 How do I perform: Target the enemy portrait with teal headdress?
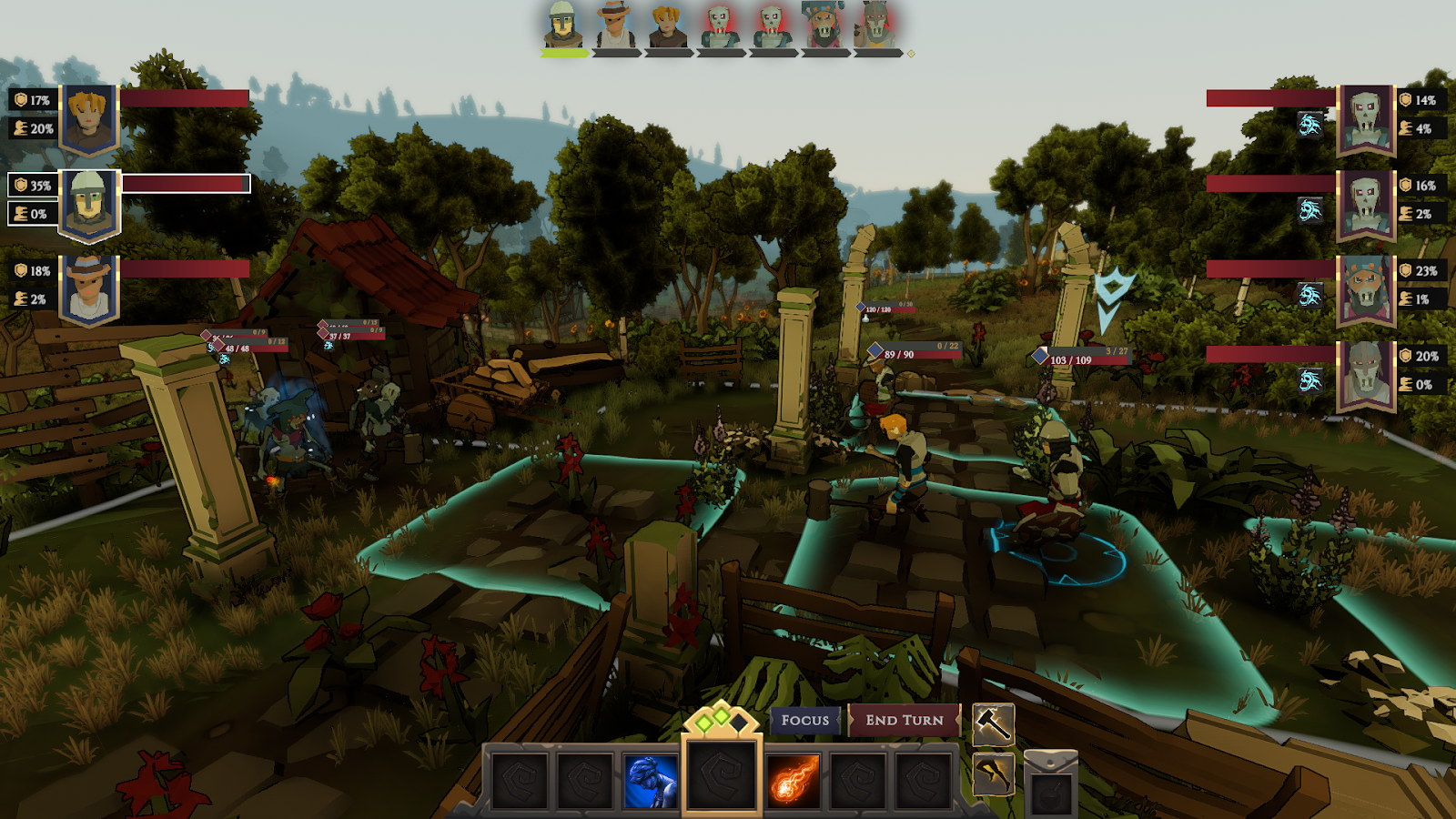pos(1366,288)
